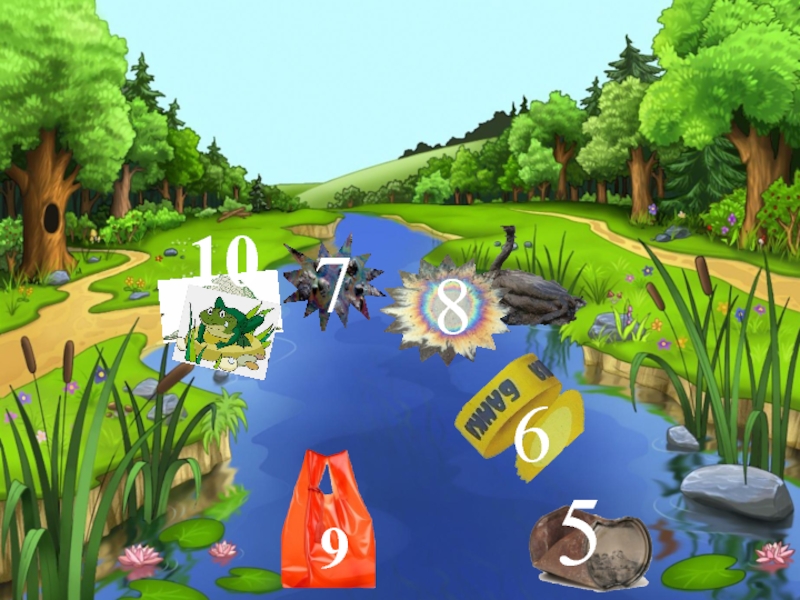Screen dimensions: 800x600
Task: Open the frog picture card
Action: coord(224,324)
